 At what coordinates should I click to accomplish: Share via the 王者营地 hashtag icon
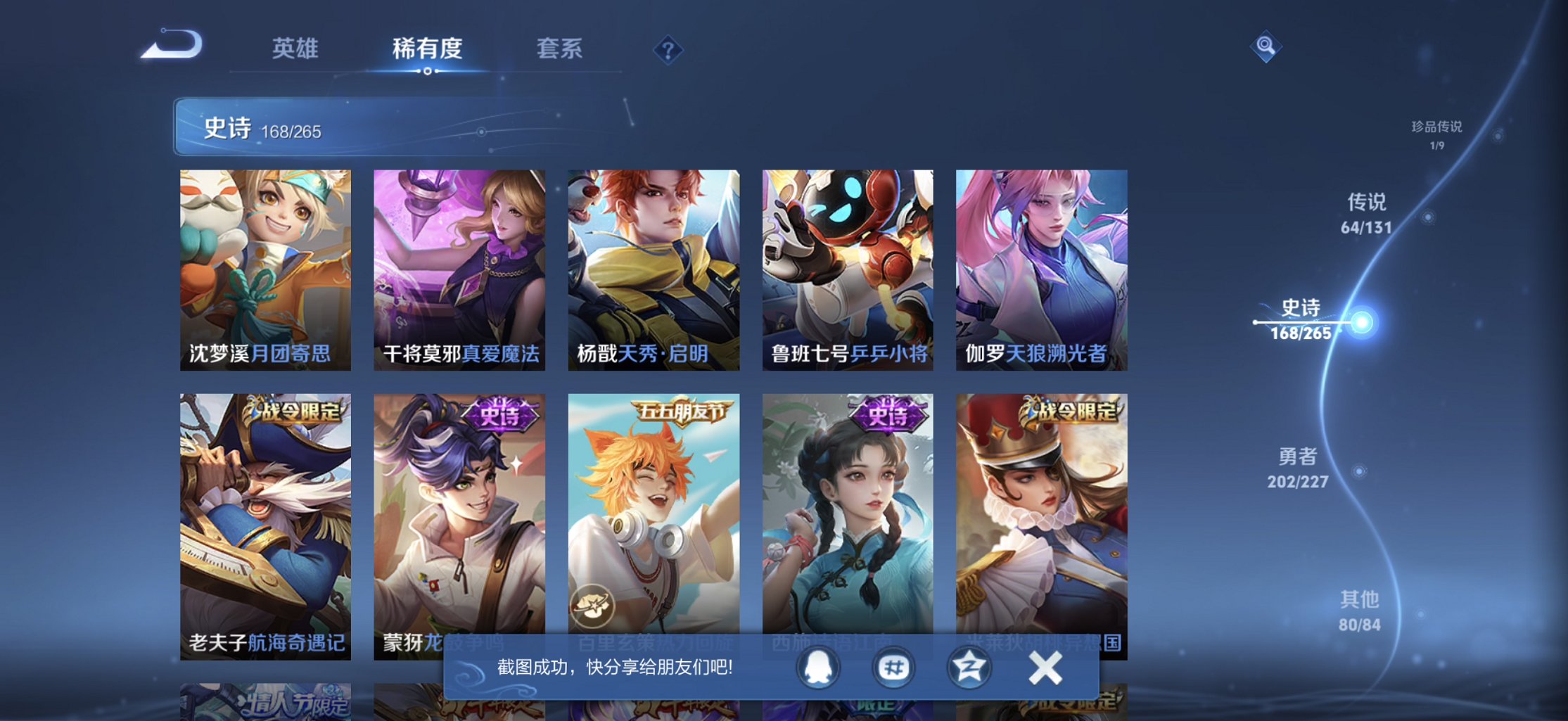click(894, 669)
